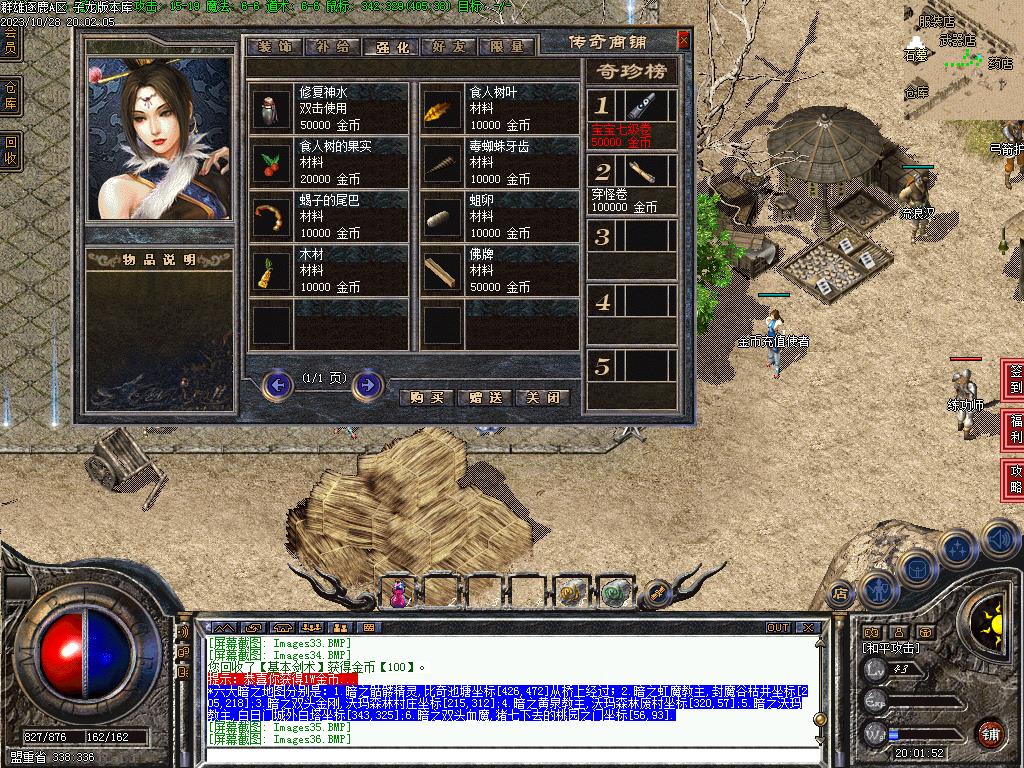Viewport: 1024px width, 768px height.
Task: Select the 好友 tab
Action: (449, 47)
